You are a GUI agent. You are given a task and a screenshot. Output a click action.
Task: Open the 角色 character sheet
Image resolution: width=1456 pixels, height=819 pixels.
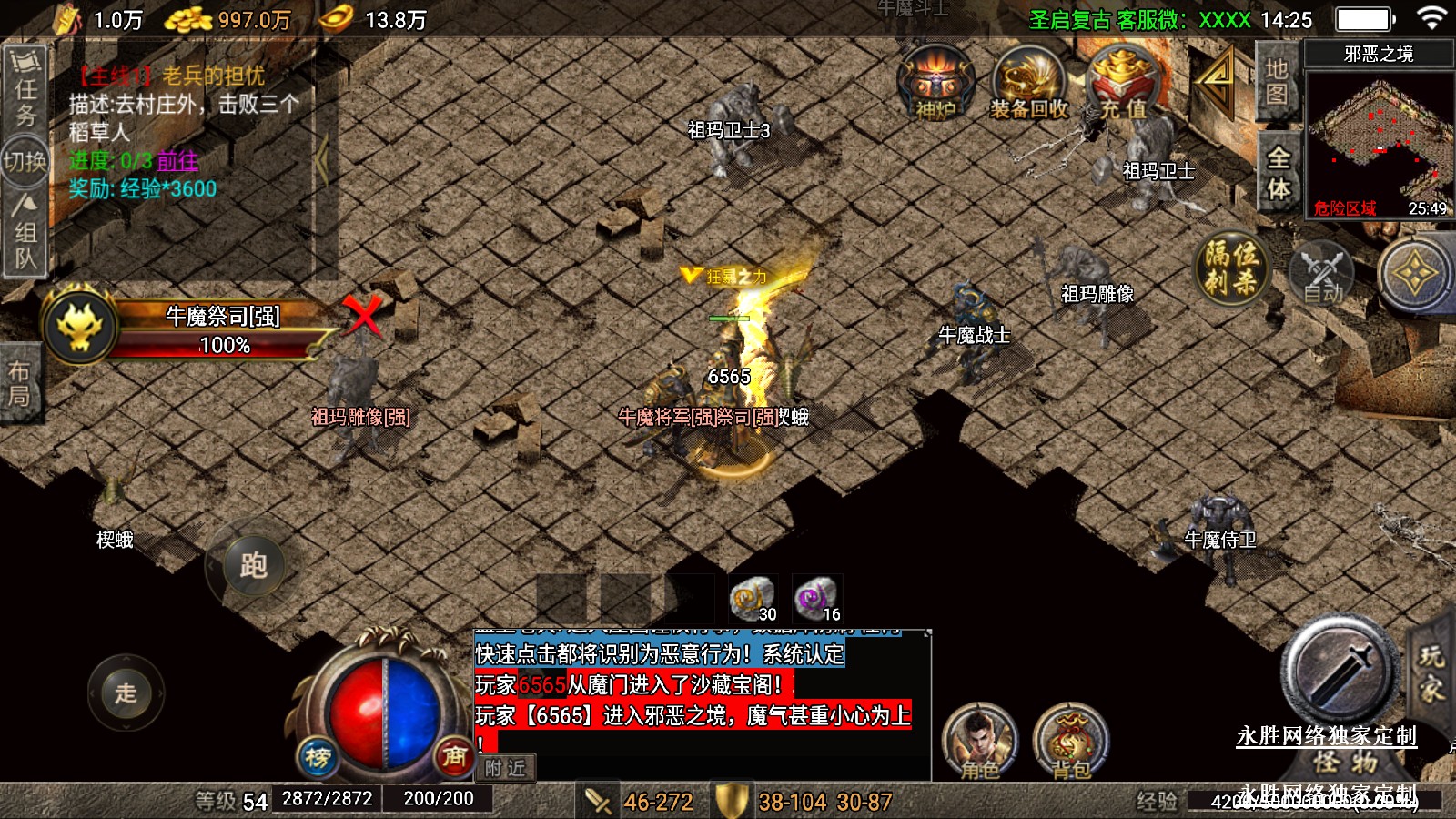click(979, 742)
